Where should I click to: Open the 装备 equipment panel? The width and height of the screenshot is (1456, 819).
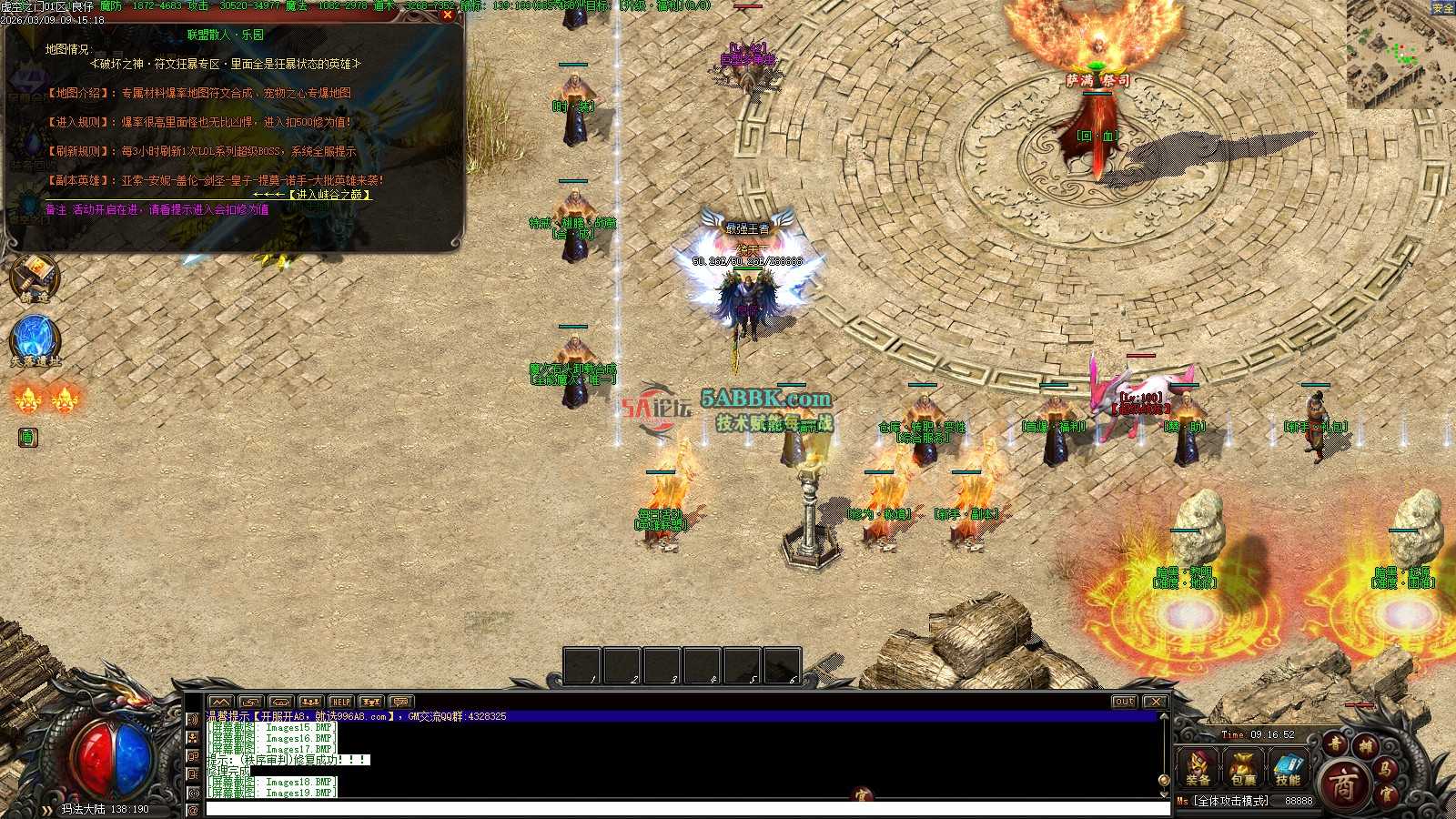click(1198, 766)
